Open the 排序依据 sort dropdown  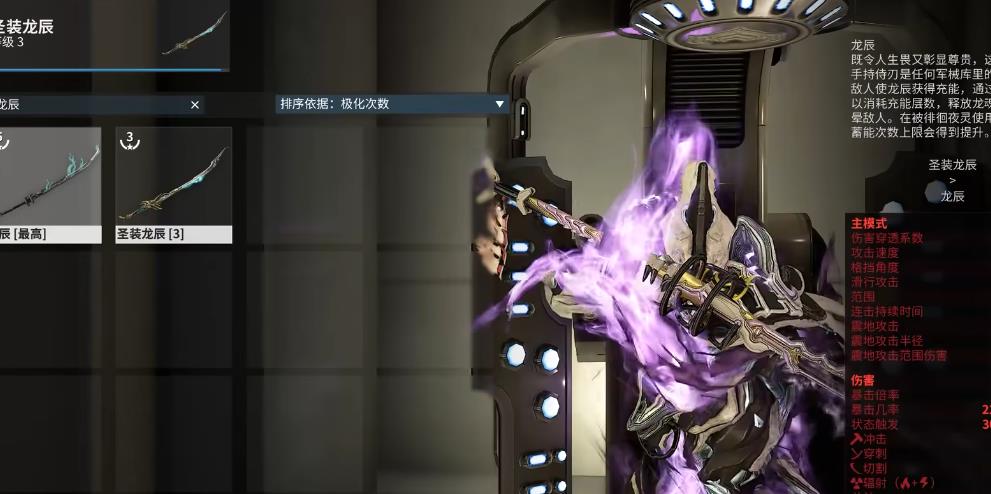click(392, 104)
